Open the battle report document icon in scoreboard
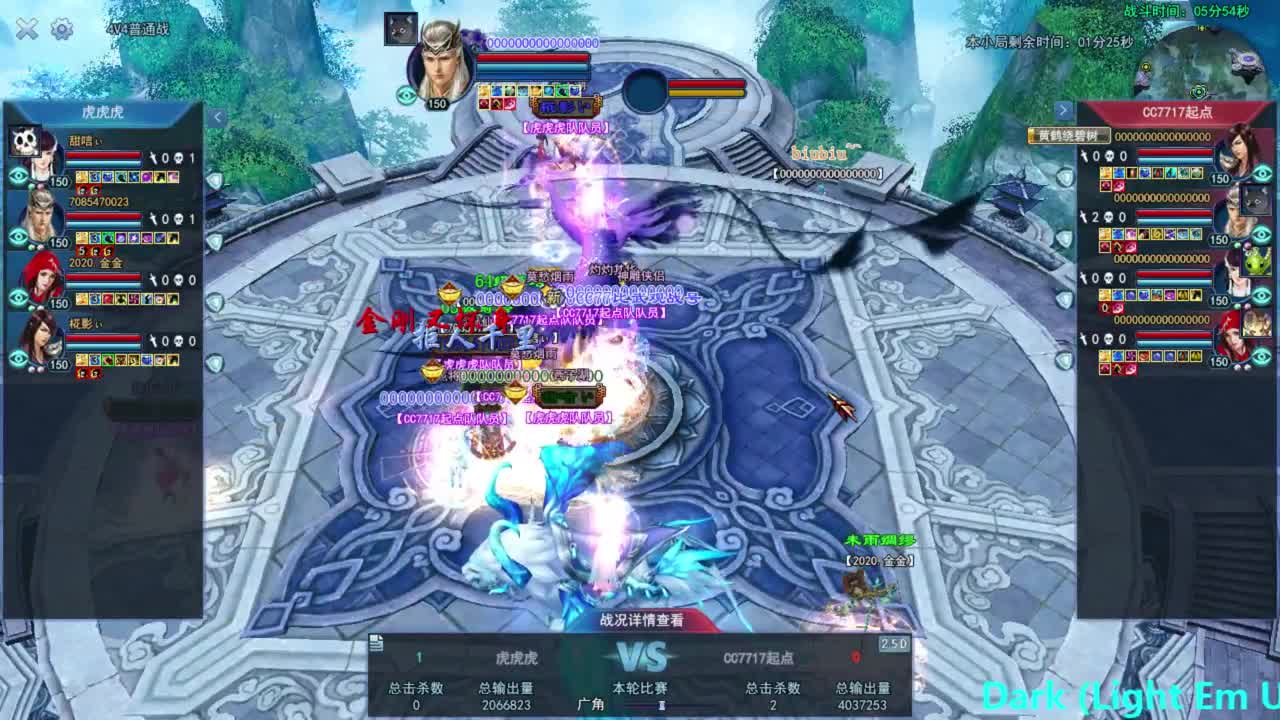This screenshot has width=1280, height=720. click(x=375, y=643)
